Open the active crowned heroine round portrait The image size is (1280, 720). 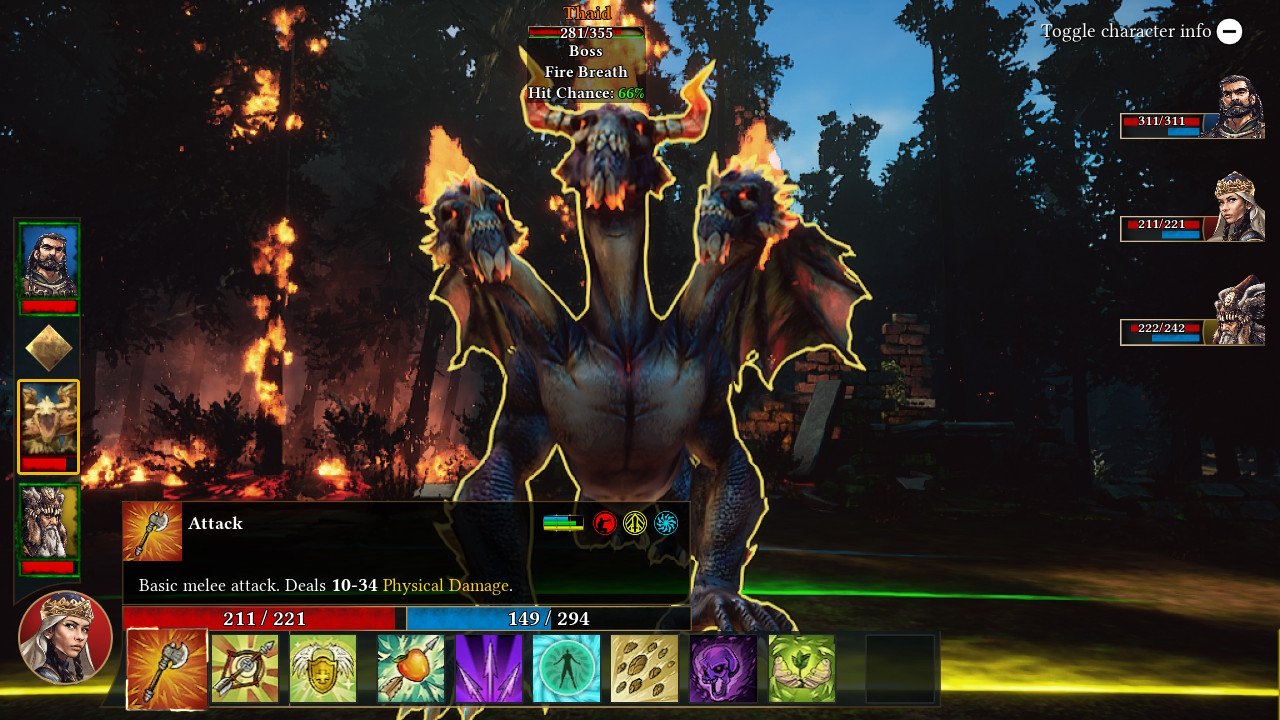click(65, 637)
